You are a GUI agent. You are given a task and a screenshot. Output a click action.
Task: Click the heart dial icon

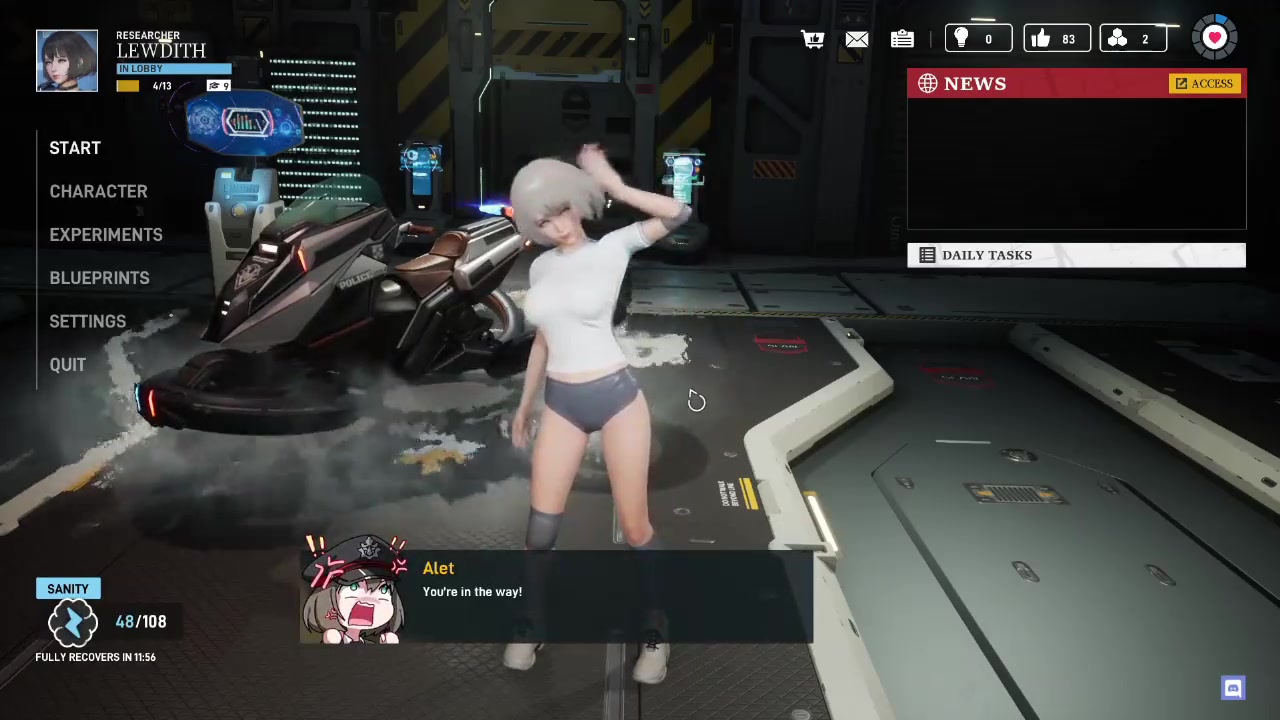1214,38
